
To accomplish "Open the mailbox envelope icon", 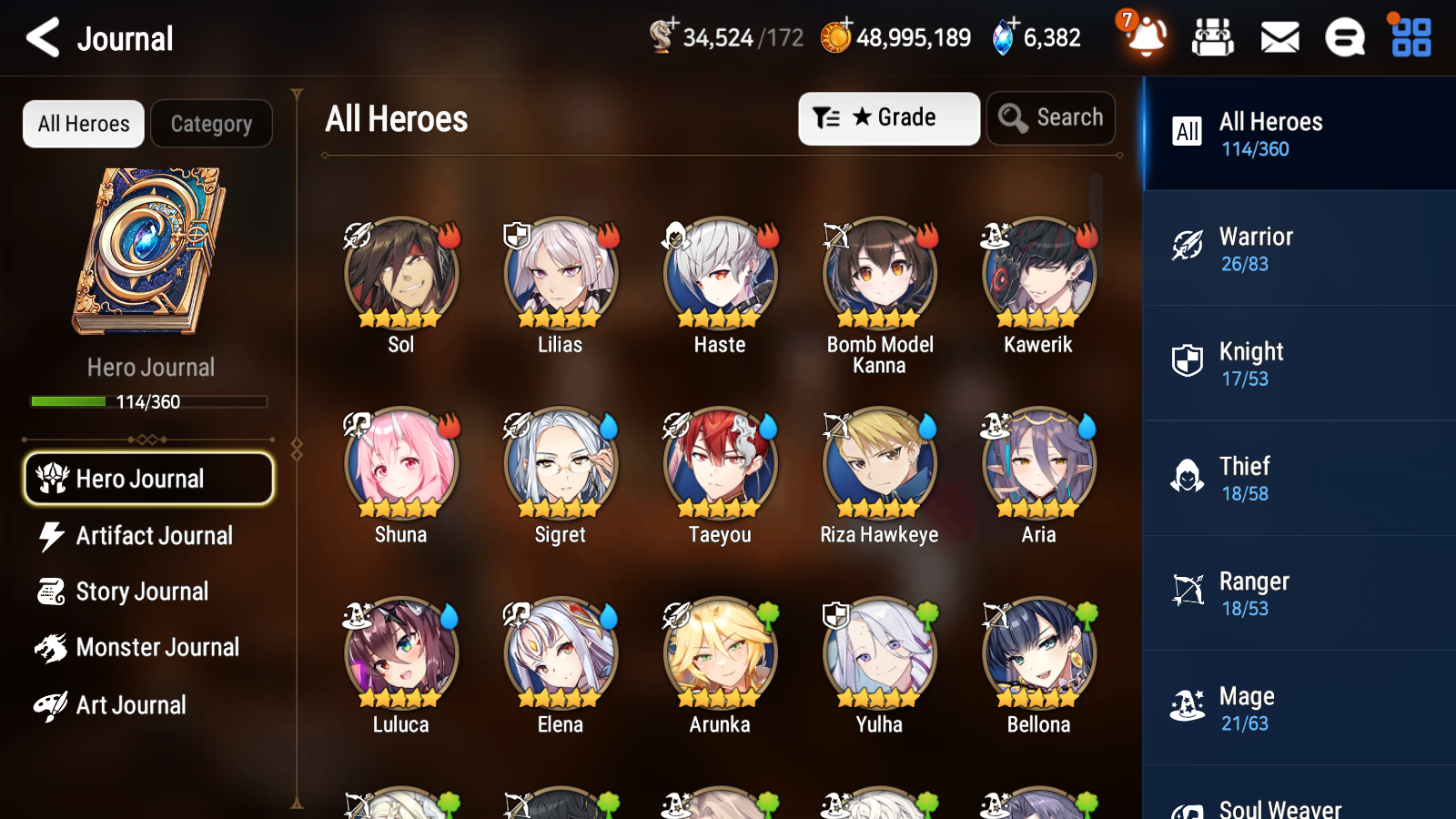I will pos(1279,38).
